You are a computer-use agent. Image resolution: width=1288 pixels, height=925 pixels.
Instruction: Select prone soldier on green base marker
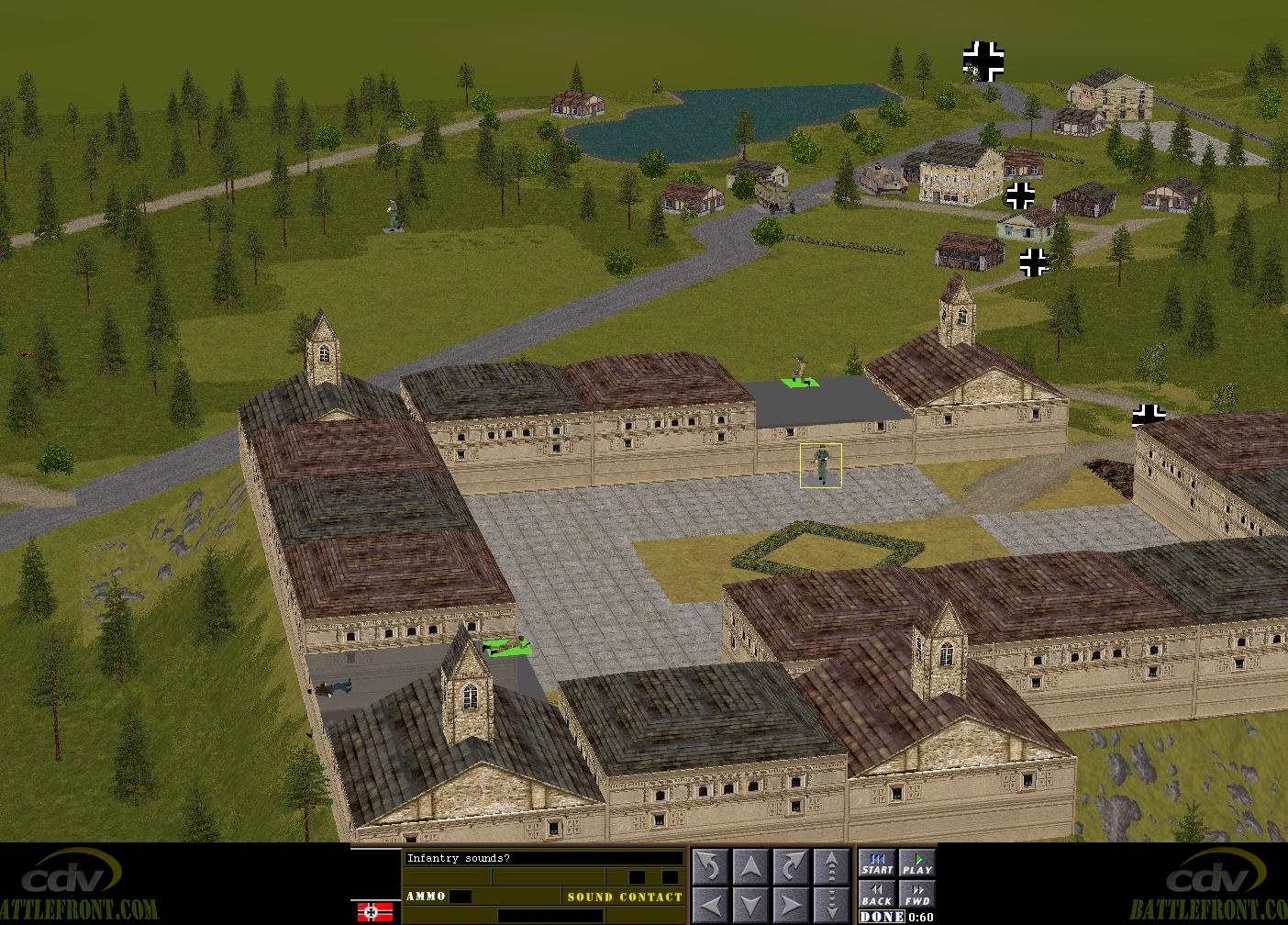point(506,647)
